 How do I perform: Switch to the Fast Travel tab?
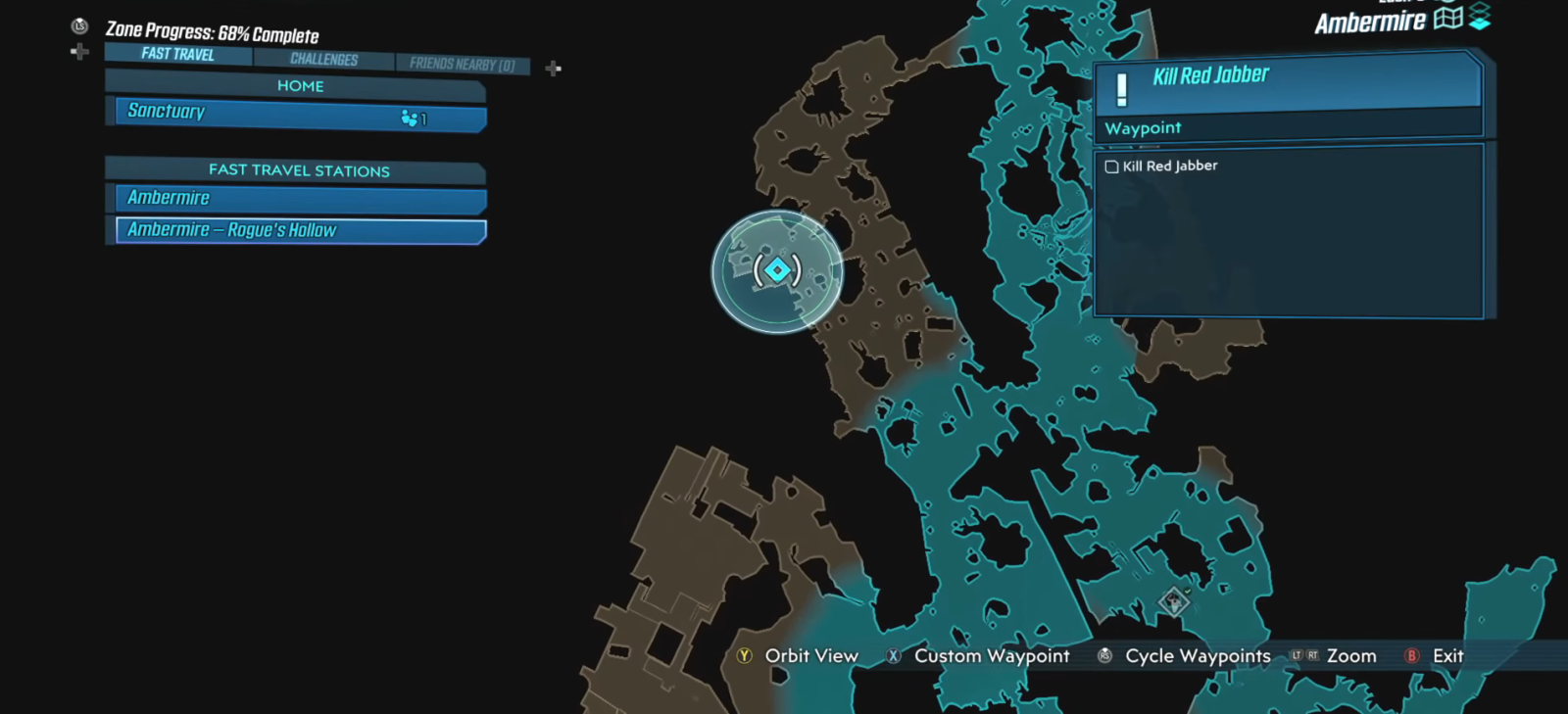coord(177,54)
